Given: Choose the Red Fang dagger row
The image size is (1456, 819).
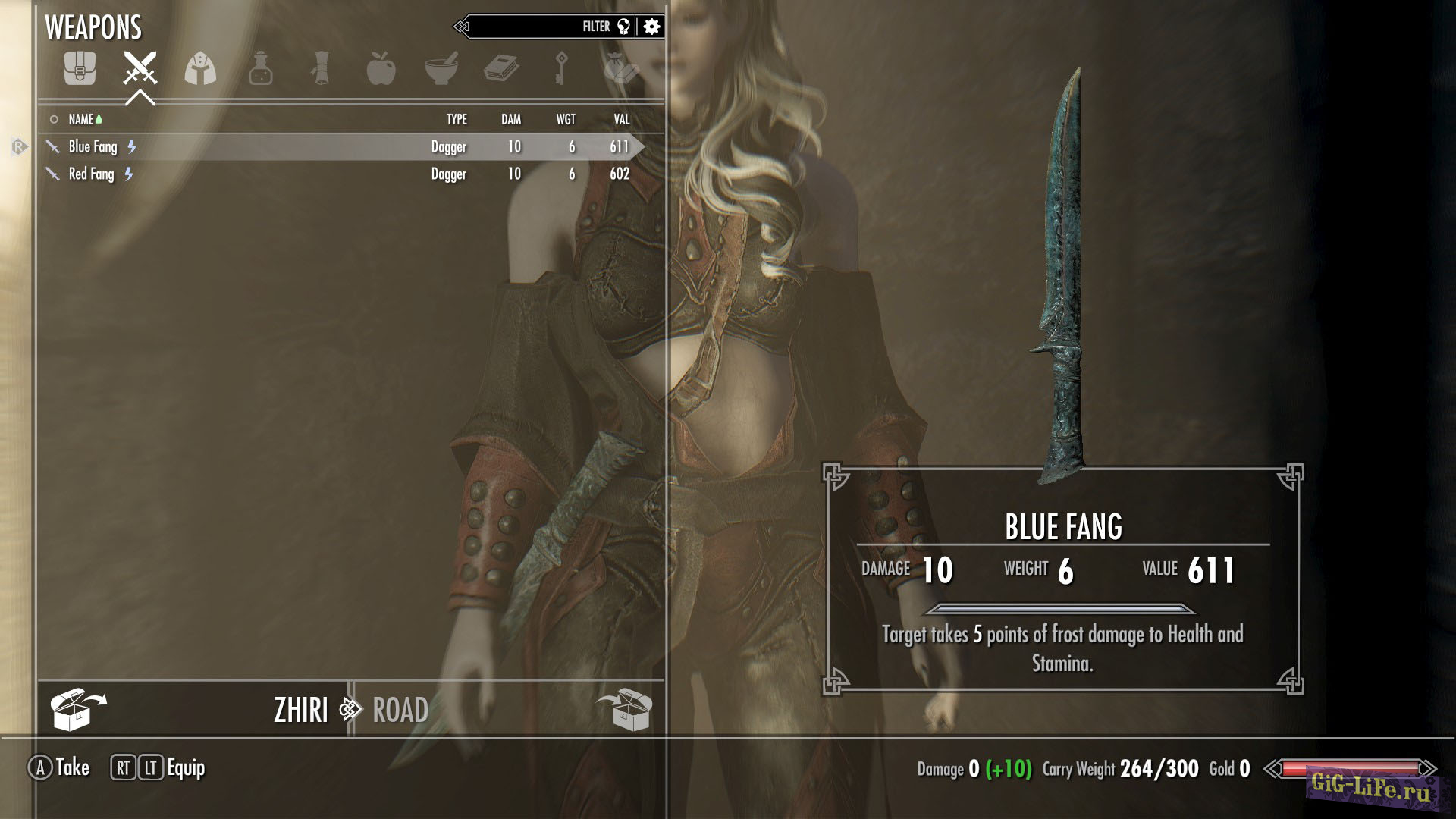Looking at the screenshot, I should (341, 174).
